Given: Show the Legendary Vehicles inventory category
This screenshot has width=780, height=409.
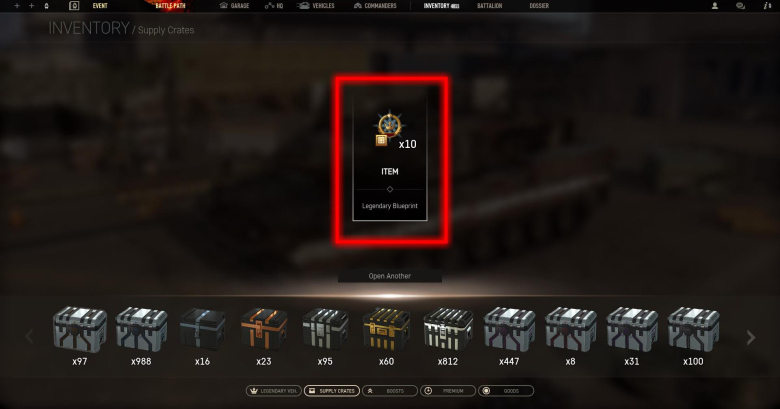Looking at the screenshot, I should pos(272,391).
